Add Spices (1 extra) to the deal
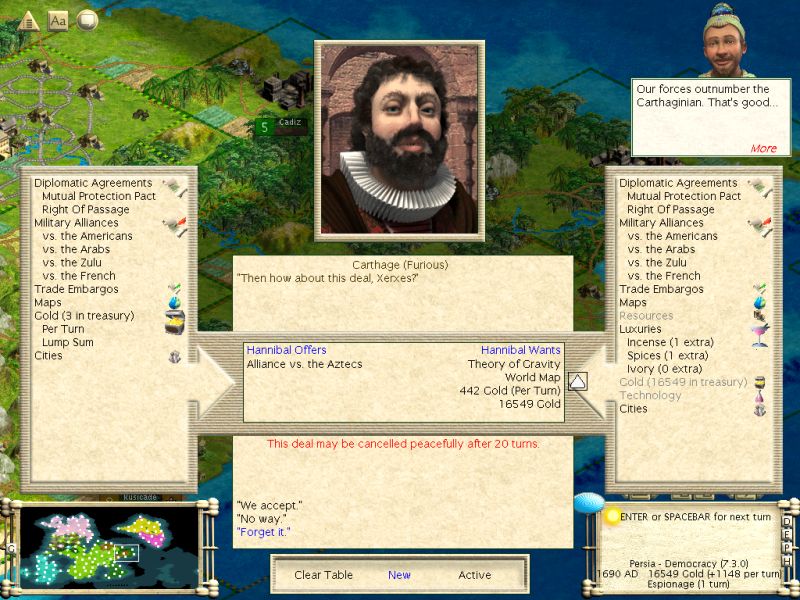Viewport: 800px width, 600px height. pyautogui.click(x=664, y=355)
